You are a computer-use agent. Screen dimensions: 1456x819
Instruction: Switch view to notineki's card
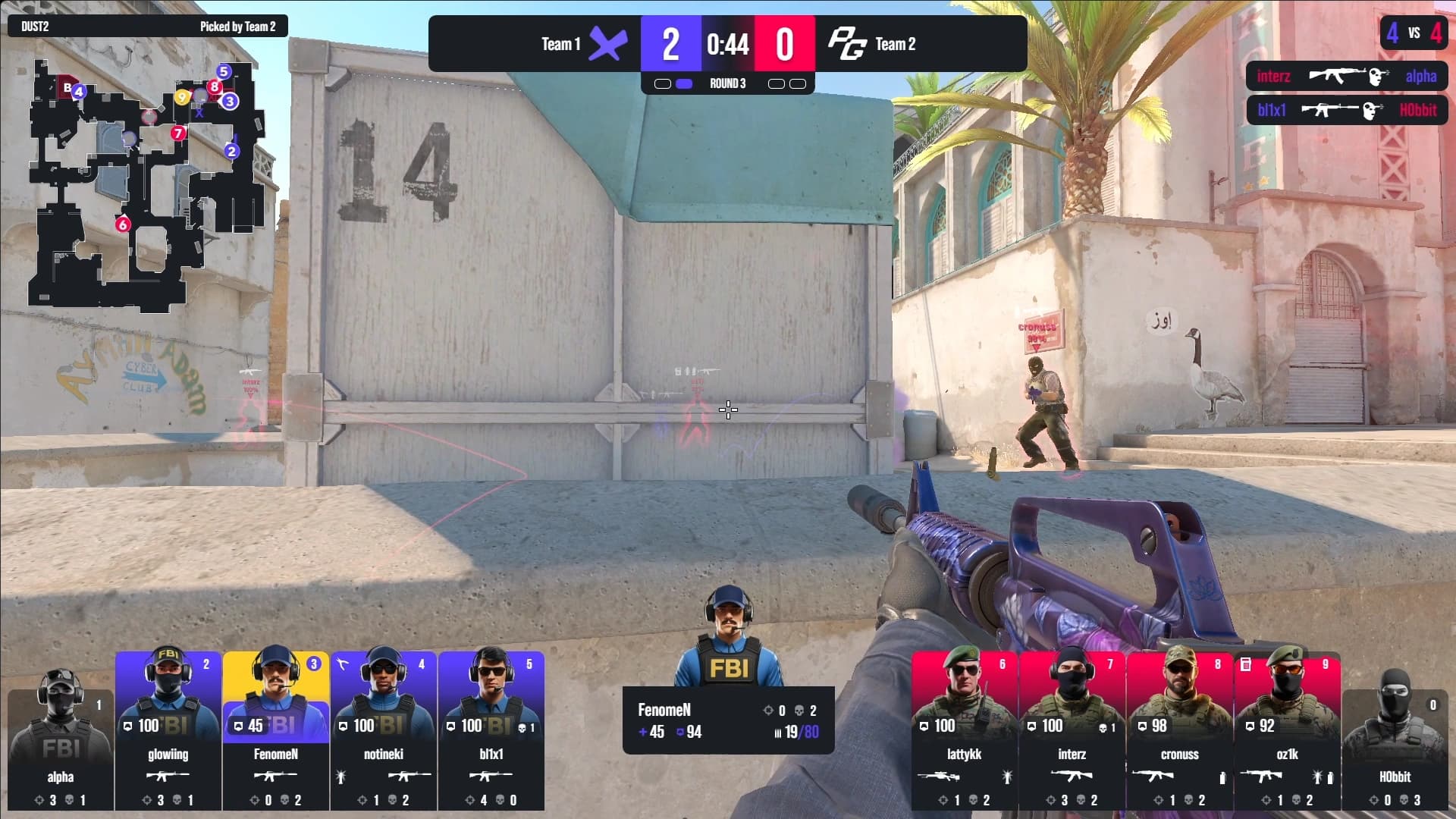pos(384,730)
